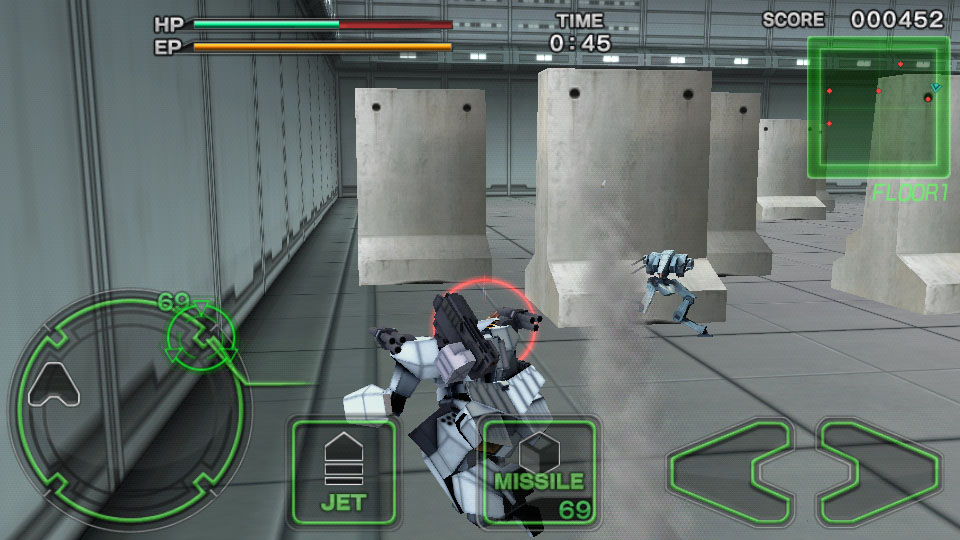Tap the green crosshair target button
960x540 pixels.
pyautogui.click(x=201, y=334)
